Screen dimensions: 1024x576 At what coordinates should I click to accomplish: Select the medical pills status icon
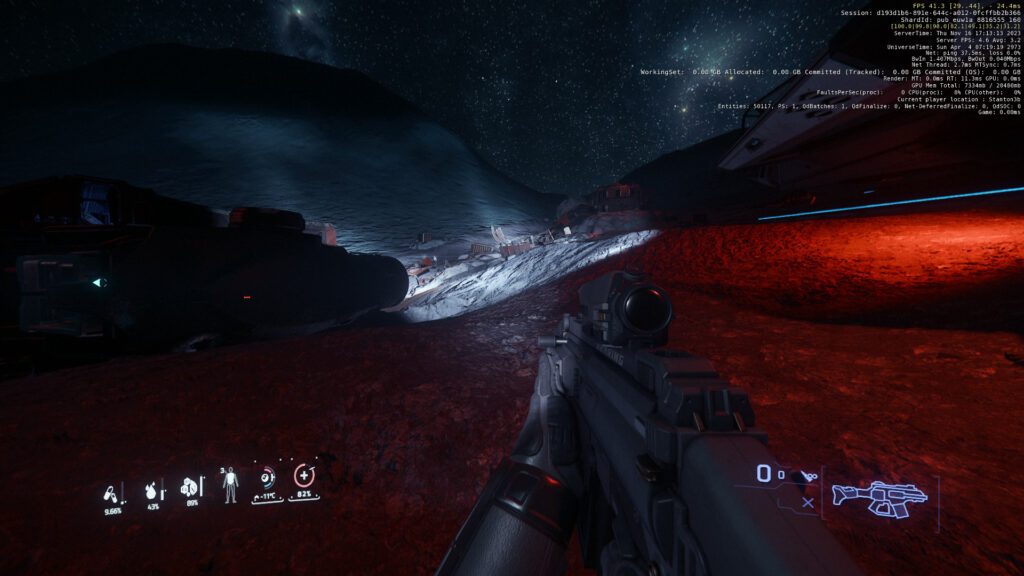[x=111, y=492]
